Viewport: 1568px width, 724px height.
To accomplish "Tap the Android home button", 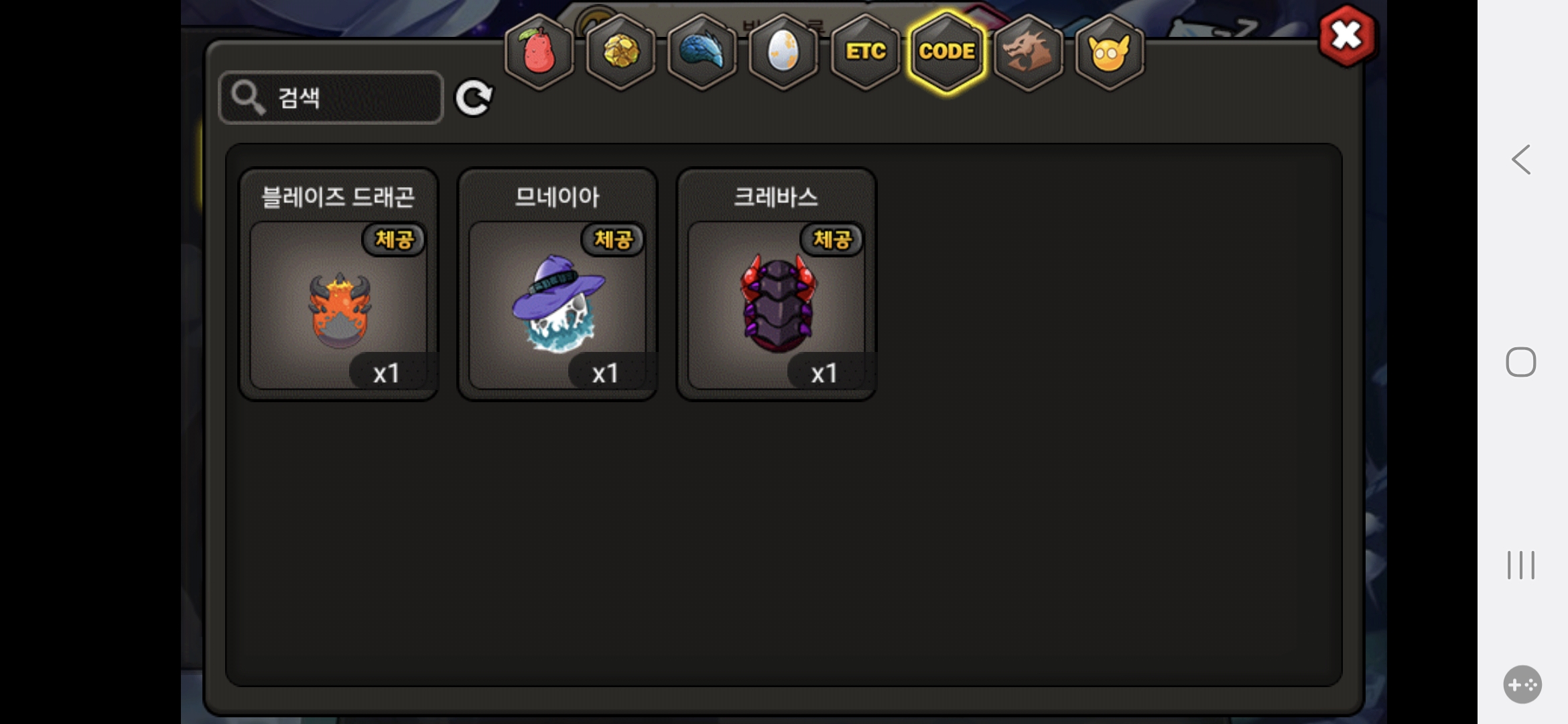I will tap(1521, 362).
